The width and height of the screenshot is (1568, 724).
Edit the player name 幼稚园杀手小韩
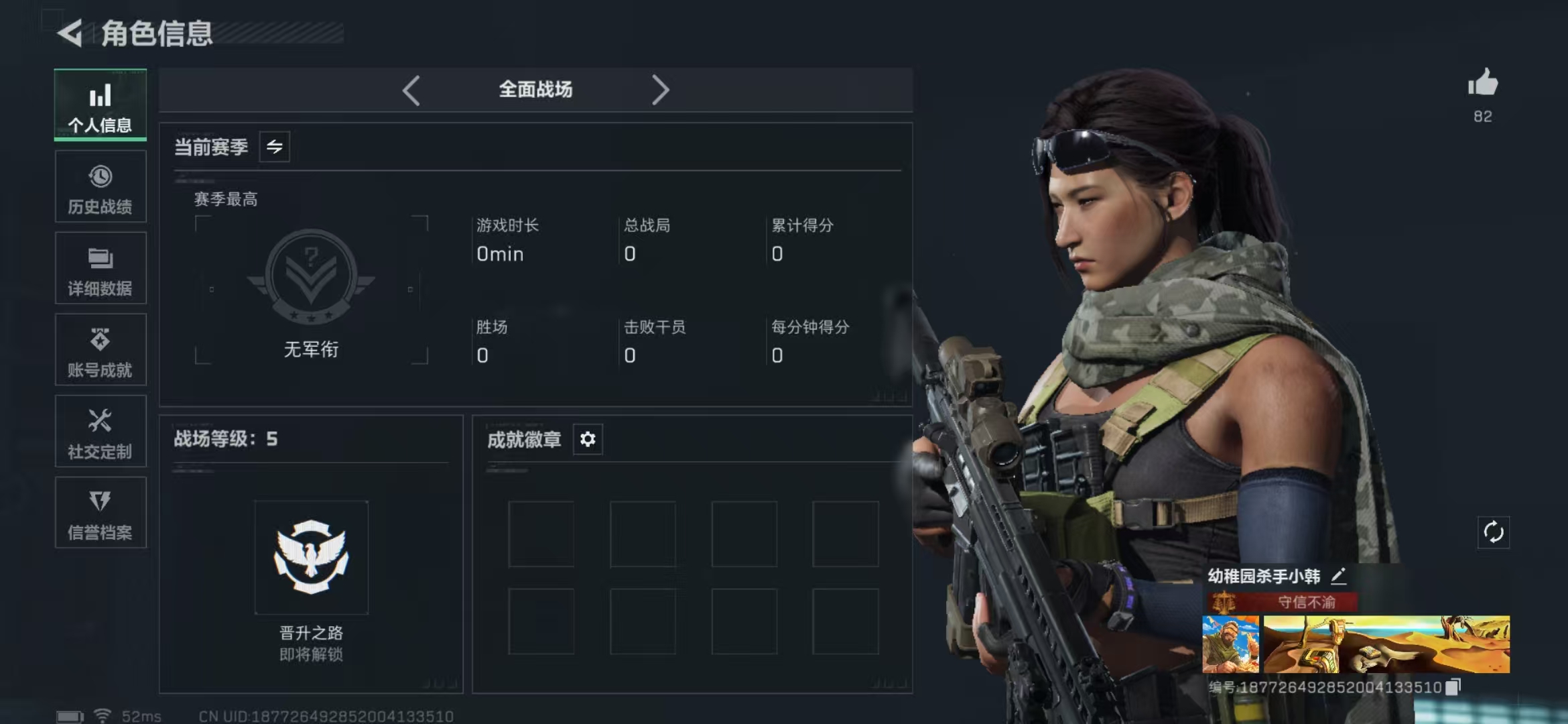(1338, 576)
